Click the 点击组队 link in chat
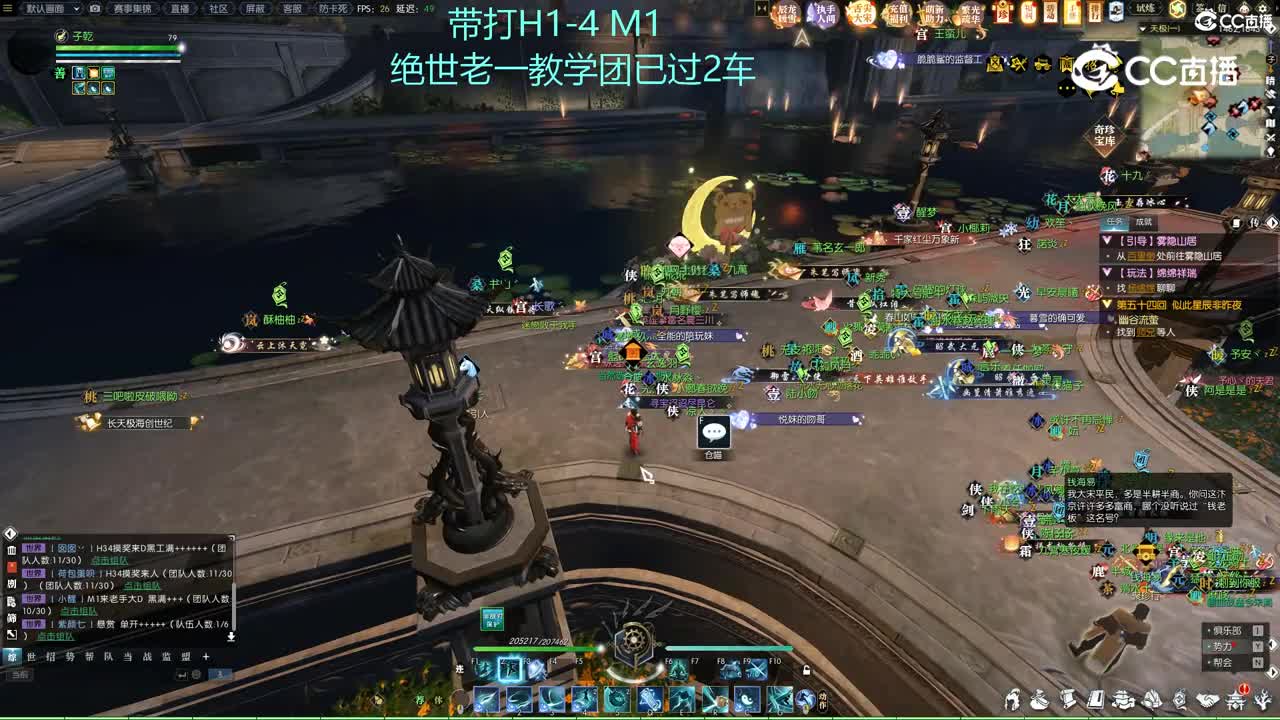This screenshot has width=1280, height=720. pos(108,560)
